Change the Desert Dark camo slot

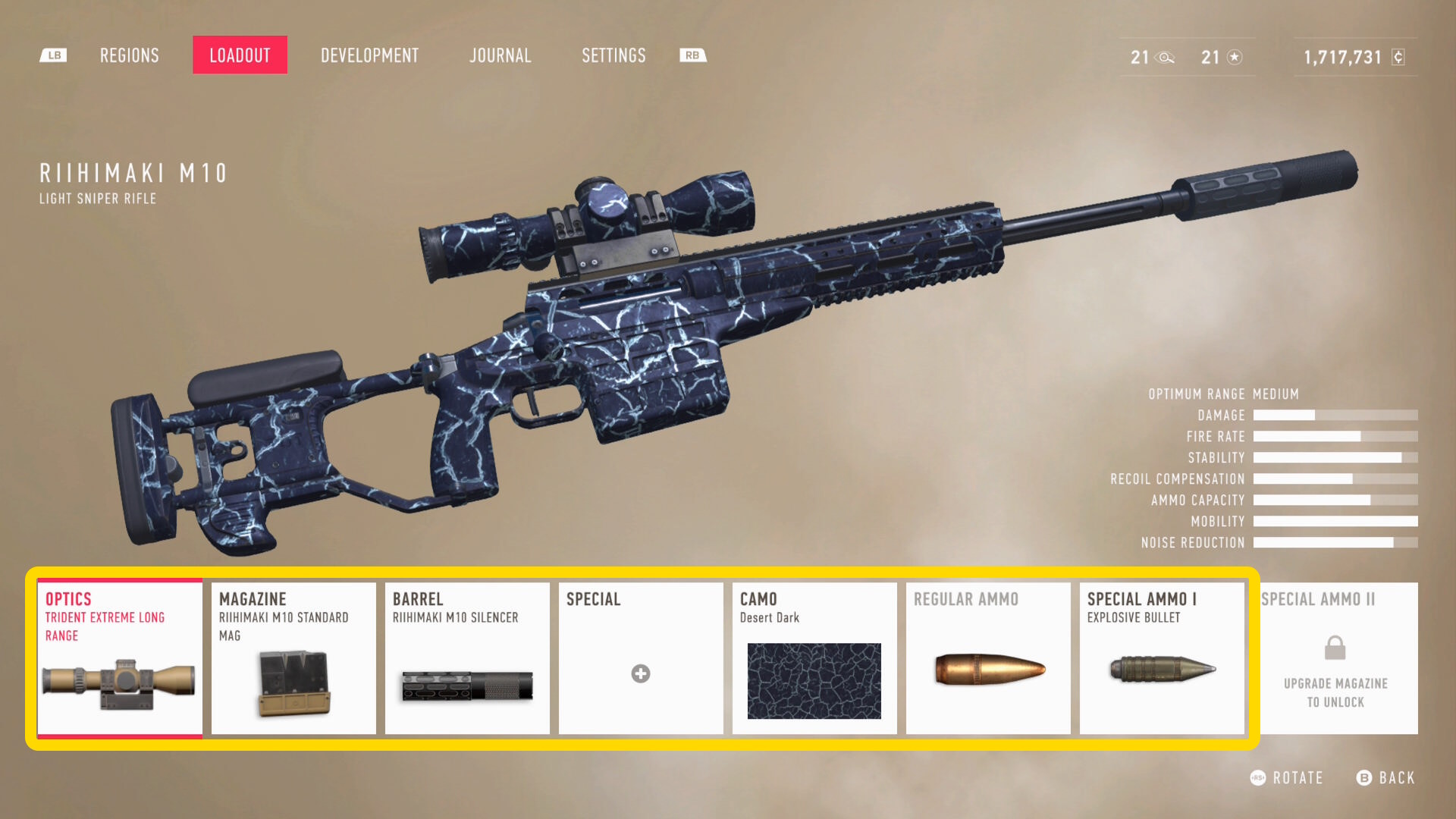point(814,658)
